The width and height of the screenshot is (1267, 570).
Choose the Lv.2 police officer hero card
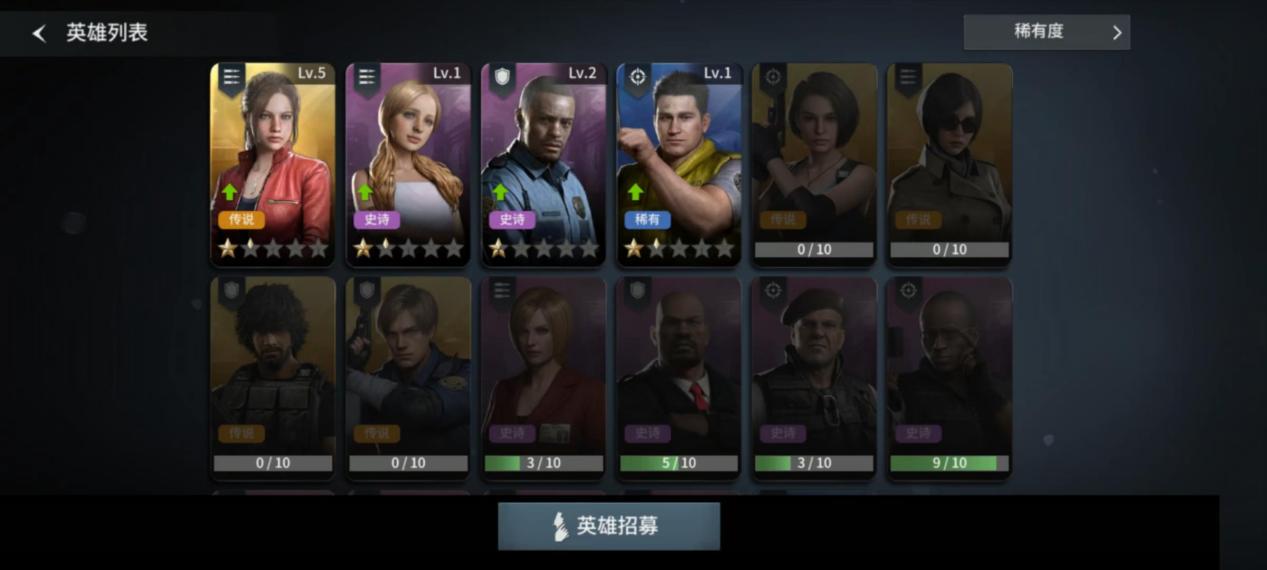pyautogui.click(x=543, y=163)
